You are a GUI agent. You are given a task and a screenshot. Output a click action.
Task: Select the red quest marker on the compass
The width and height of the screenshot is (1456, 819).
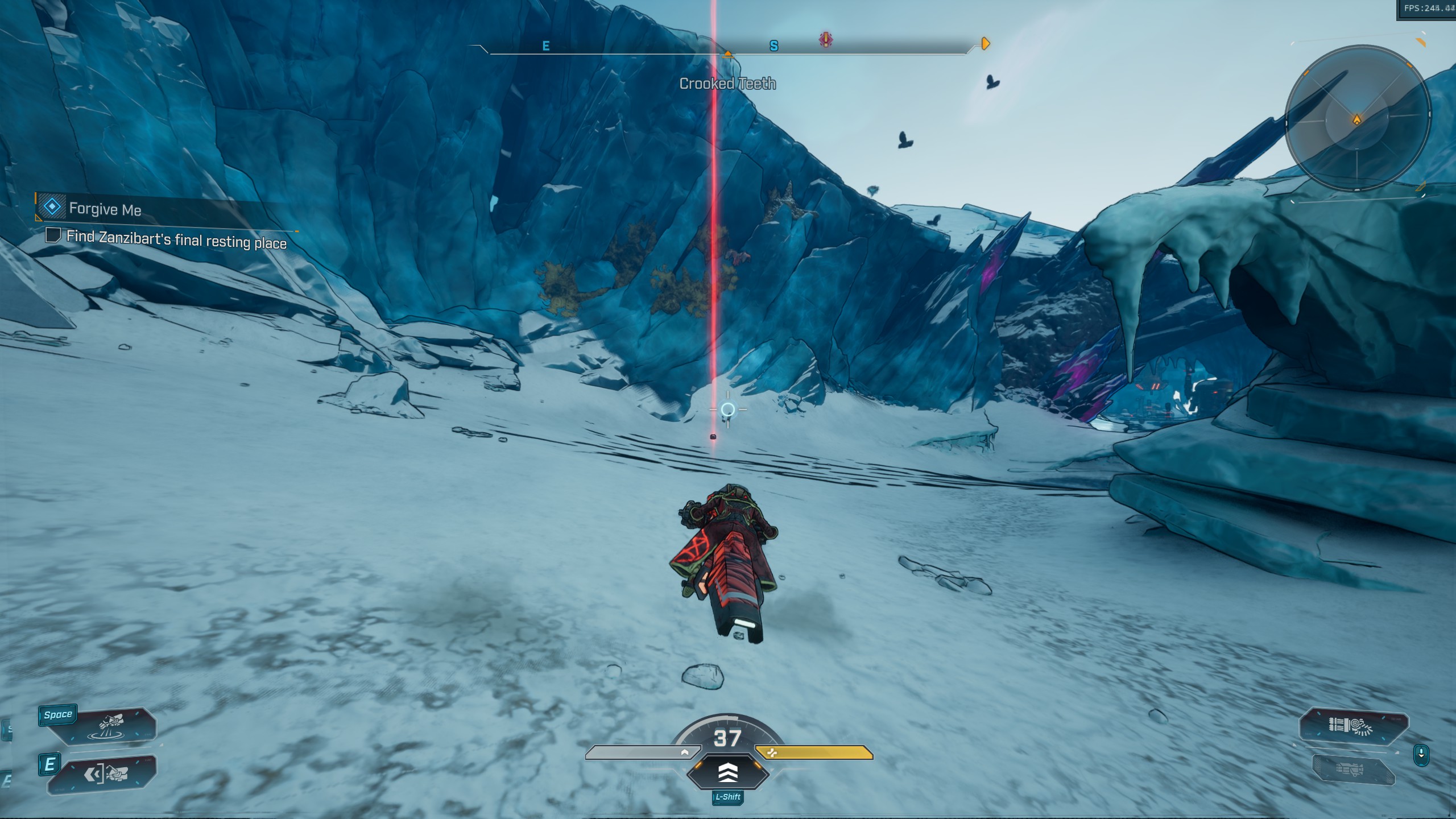click(x=826, y=39)
